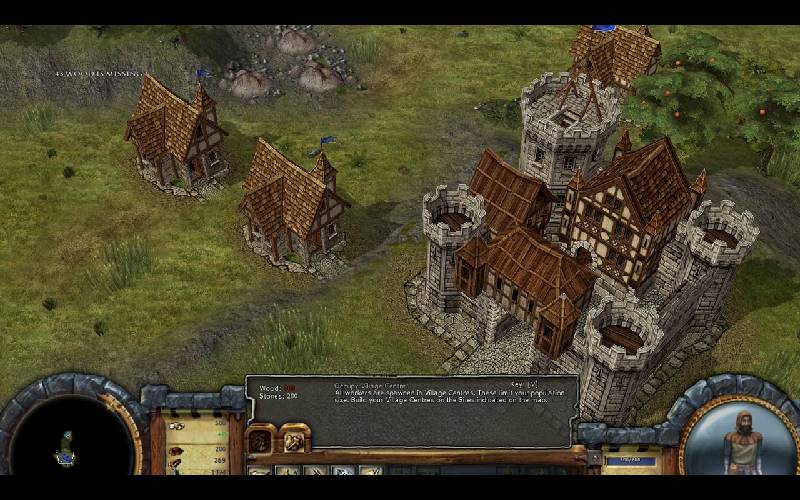Screen dimensions: 800x500
Task: Switch to the second build category tab
Action: pos(294,438)
